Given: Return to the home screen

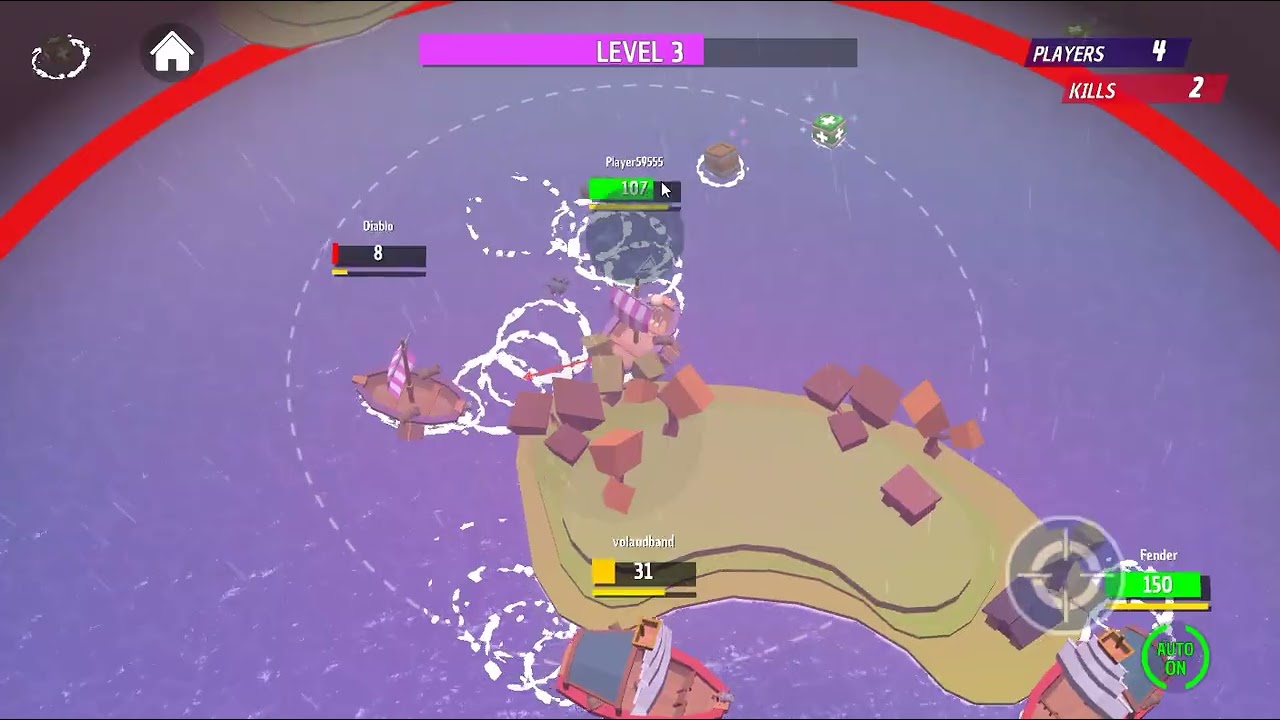Looking at the screenshot, I should point(172,53).
